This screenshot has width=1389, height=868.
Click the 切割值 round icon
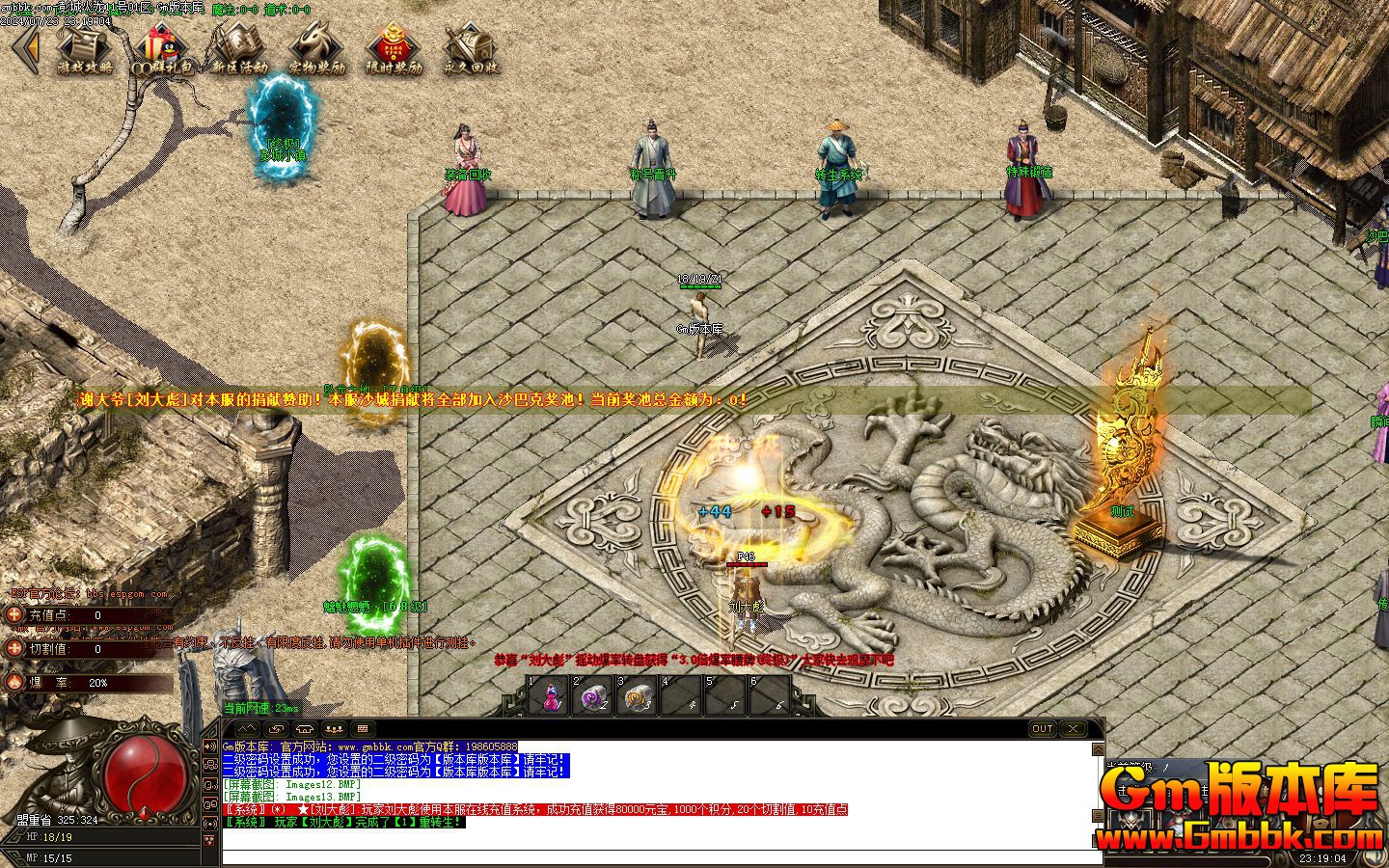[14, 649]
